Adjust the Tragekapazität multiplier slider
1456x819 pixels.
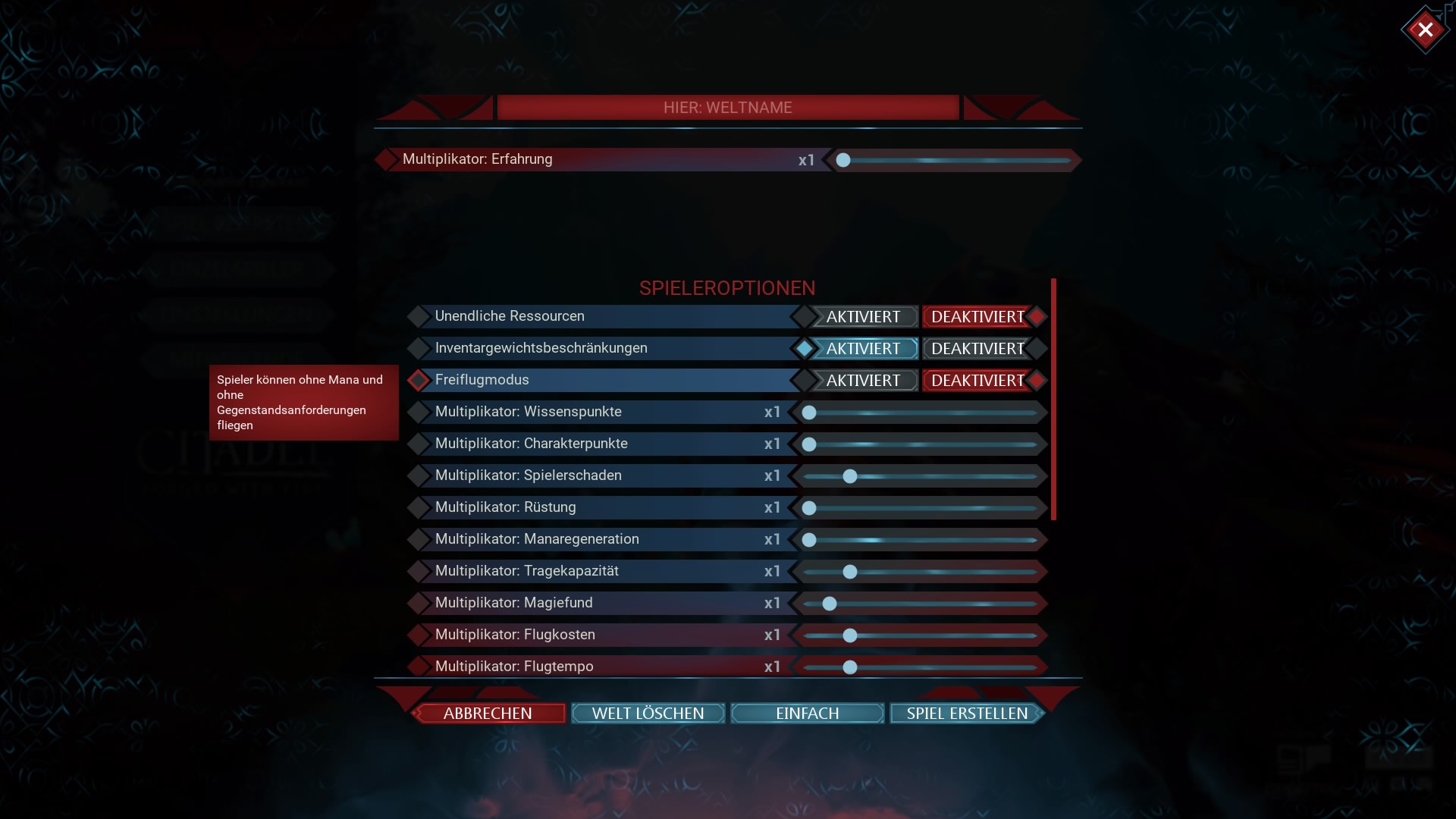coord(850,572)
